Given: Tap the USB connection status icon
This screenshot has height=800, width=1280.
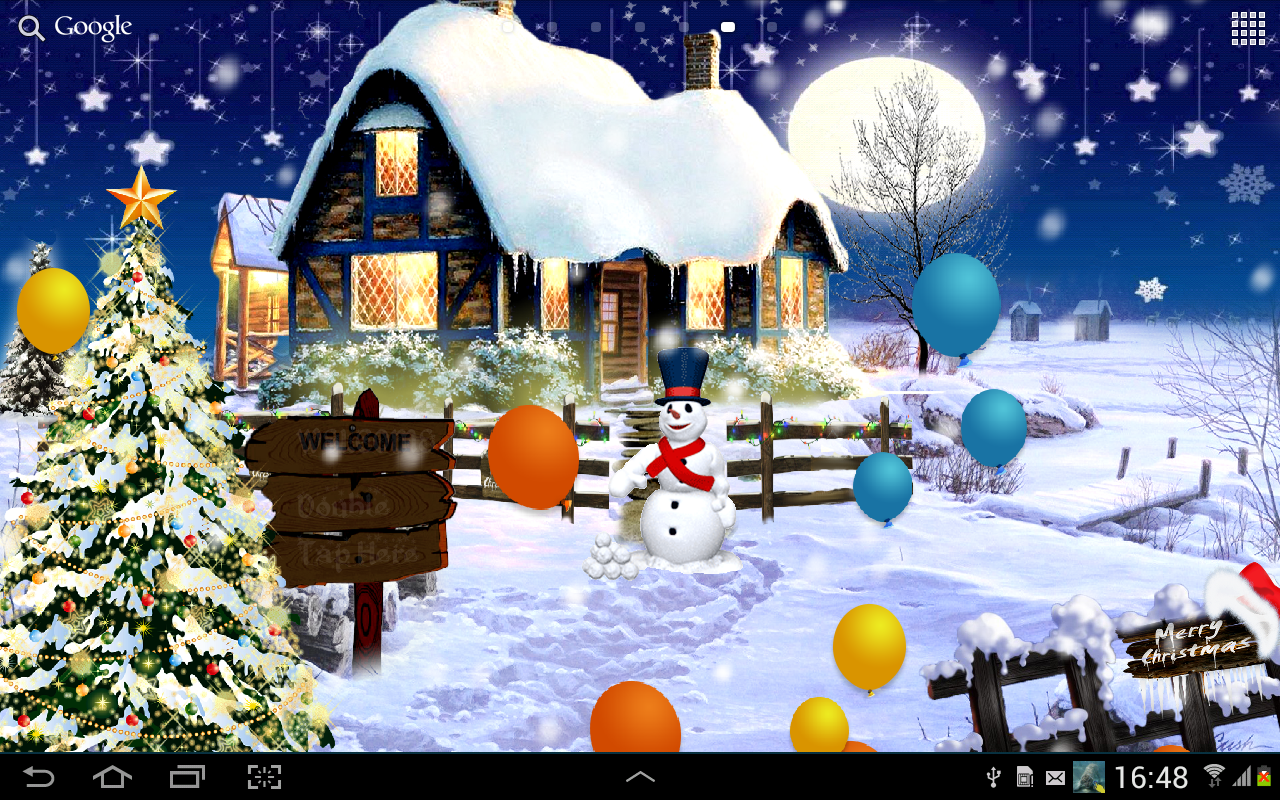Looking at the screenshot, I should click(x=996, y=779).
